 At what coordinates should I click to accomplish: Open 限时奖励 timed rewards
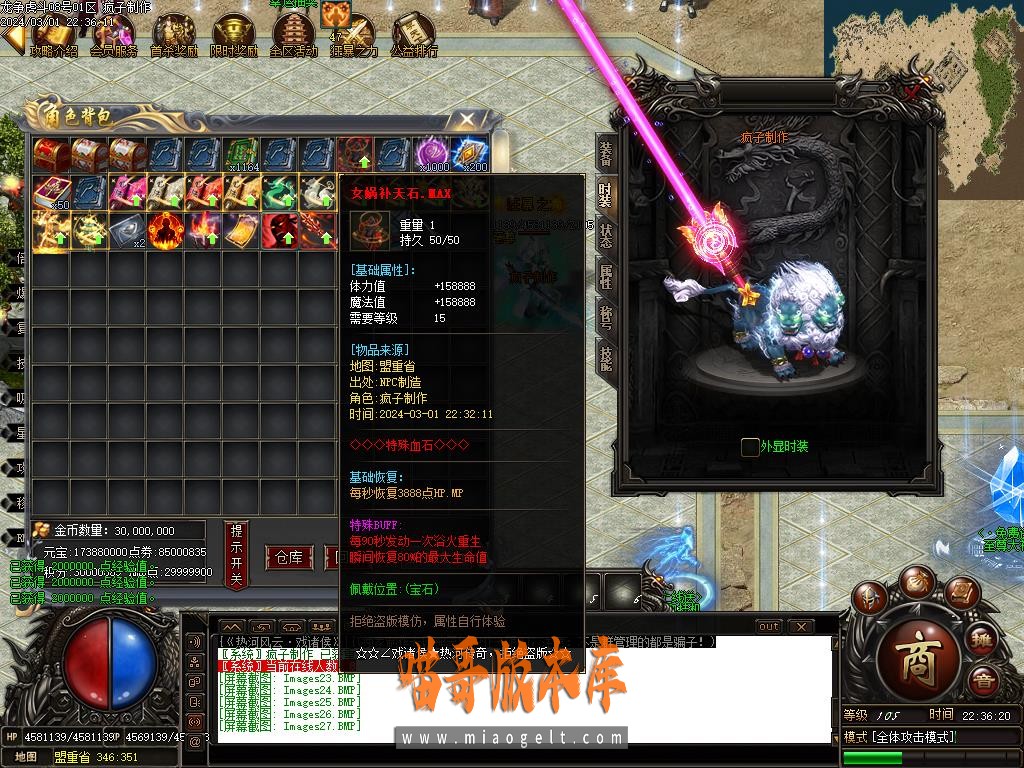(234, 35)
